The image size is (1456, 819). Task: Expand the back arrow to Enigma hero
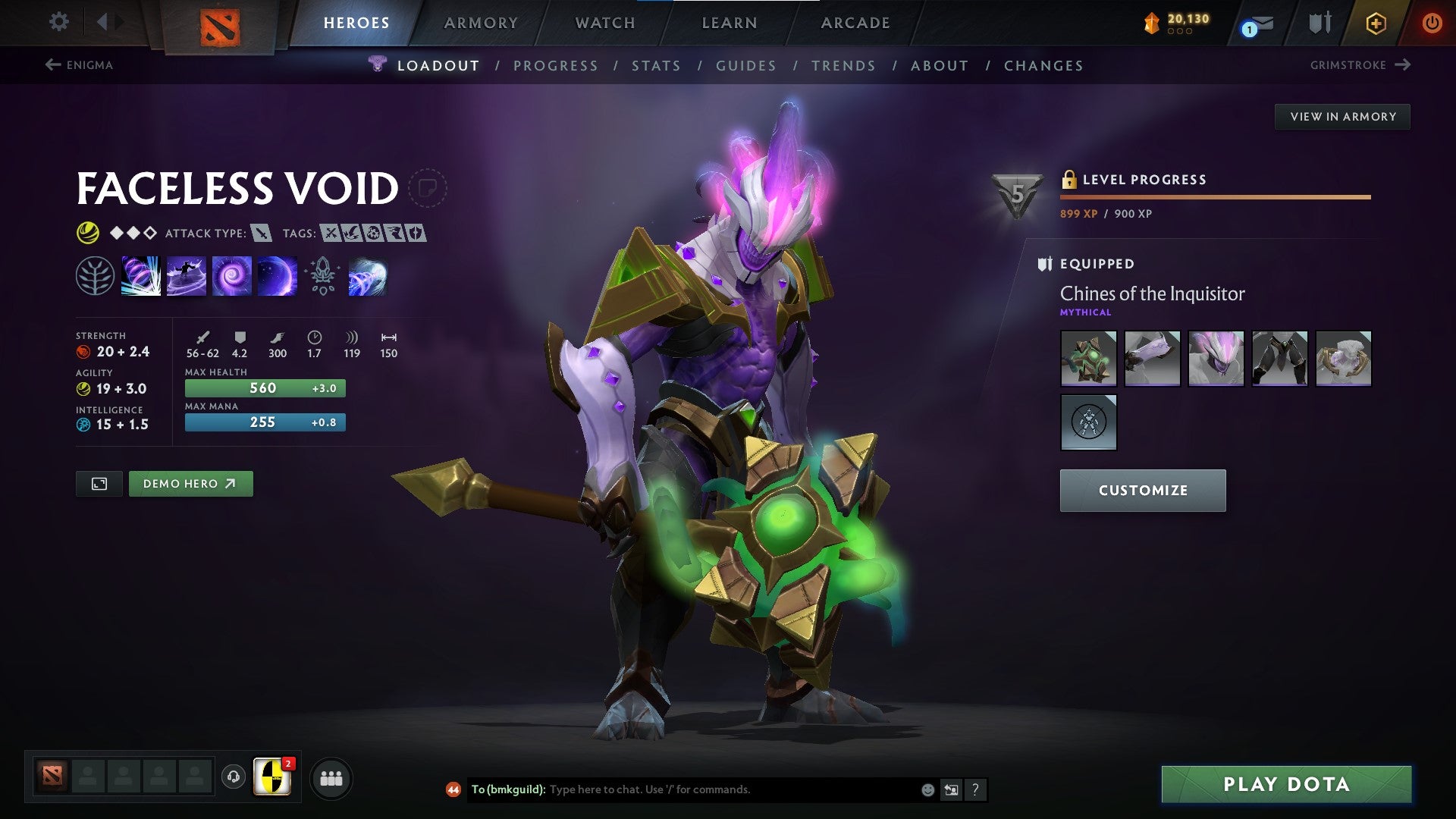pyautogui.click(x=52, y=65)
